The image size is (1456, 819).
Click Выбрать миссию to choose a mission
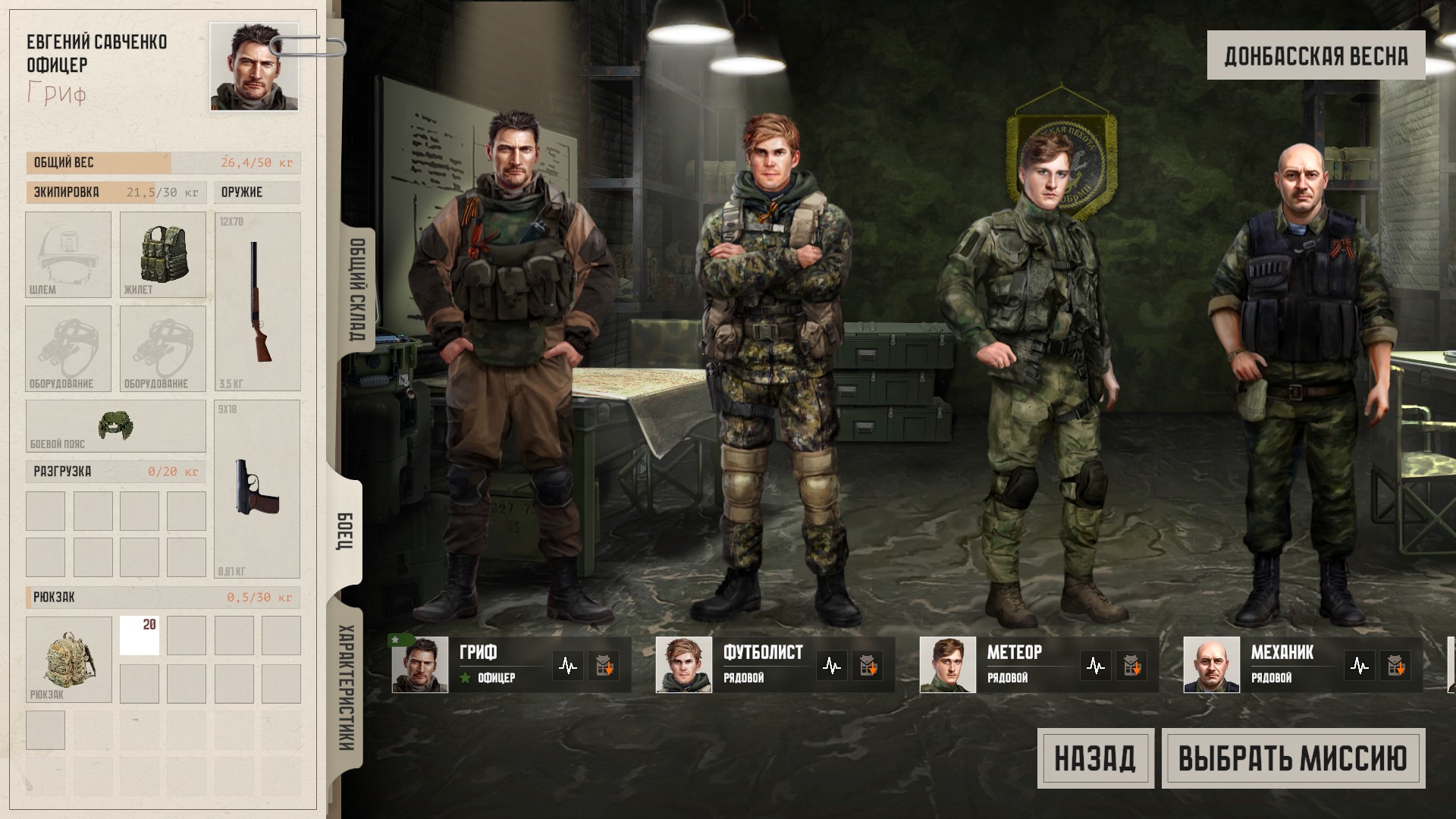pyautogui.click(x=1293, y=758)
